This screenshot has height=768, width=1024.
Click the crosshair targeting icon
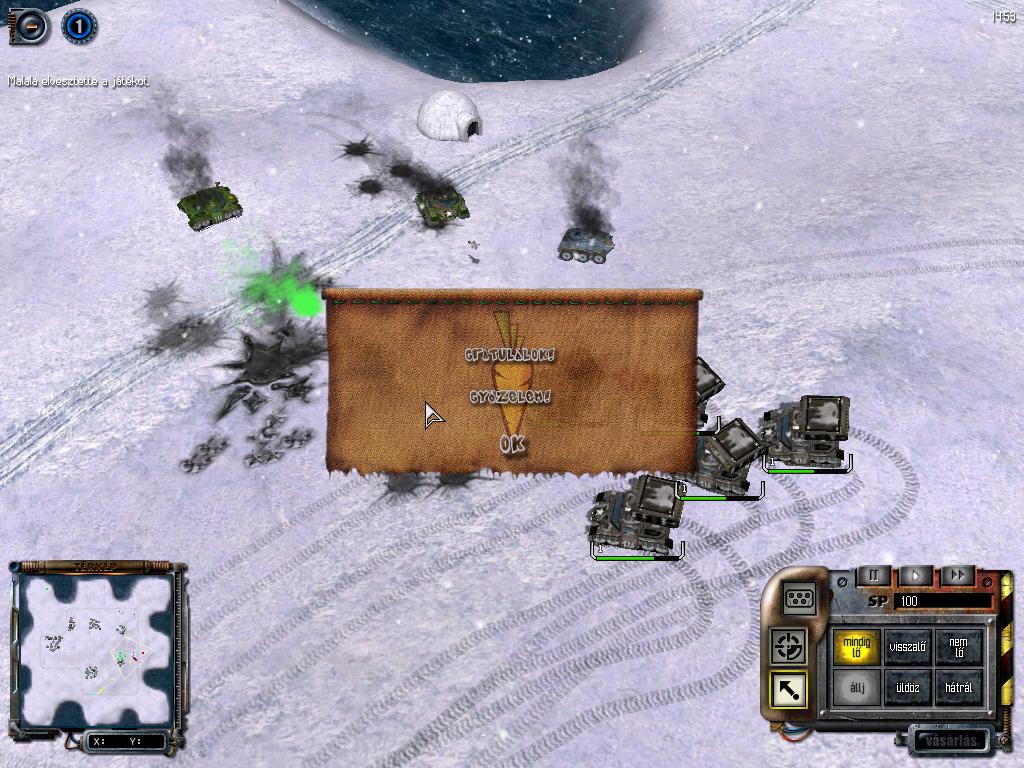tap(789, 646)
